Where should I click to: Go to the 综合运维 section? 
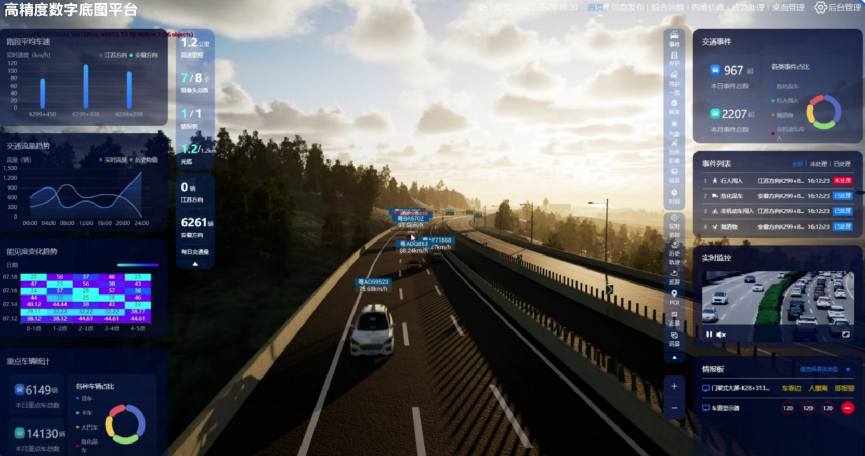tap(667, 7)
